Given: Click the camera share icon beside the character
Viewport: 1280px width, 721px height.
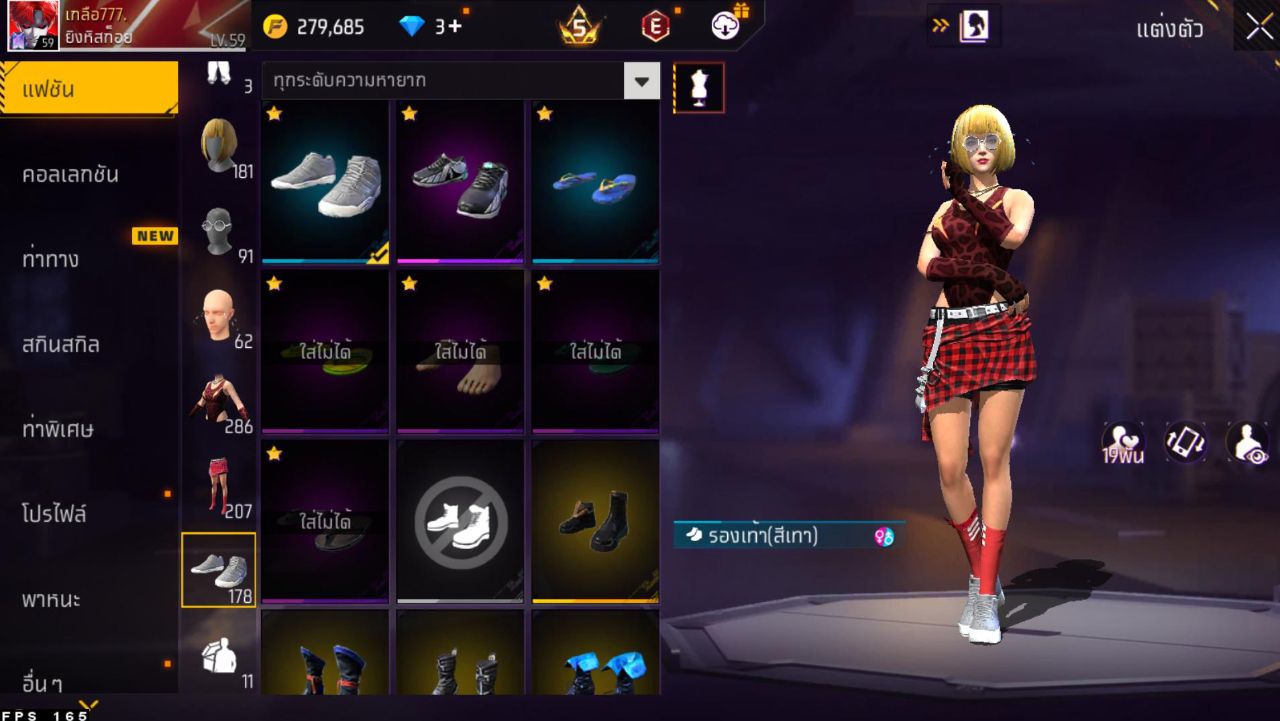Looking at the screenshot, I should (x=1185, y=443).
